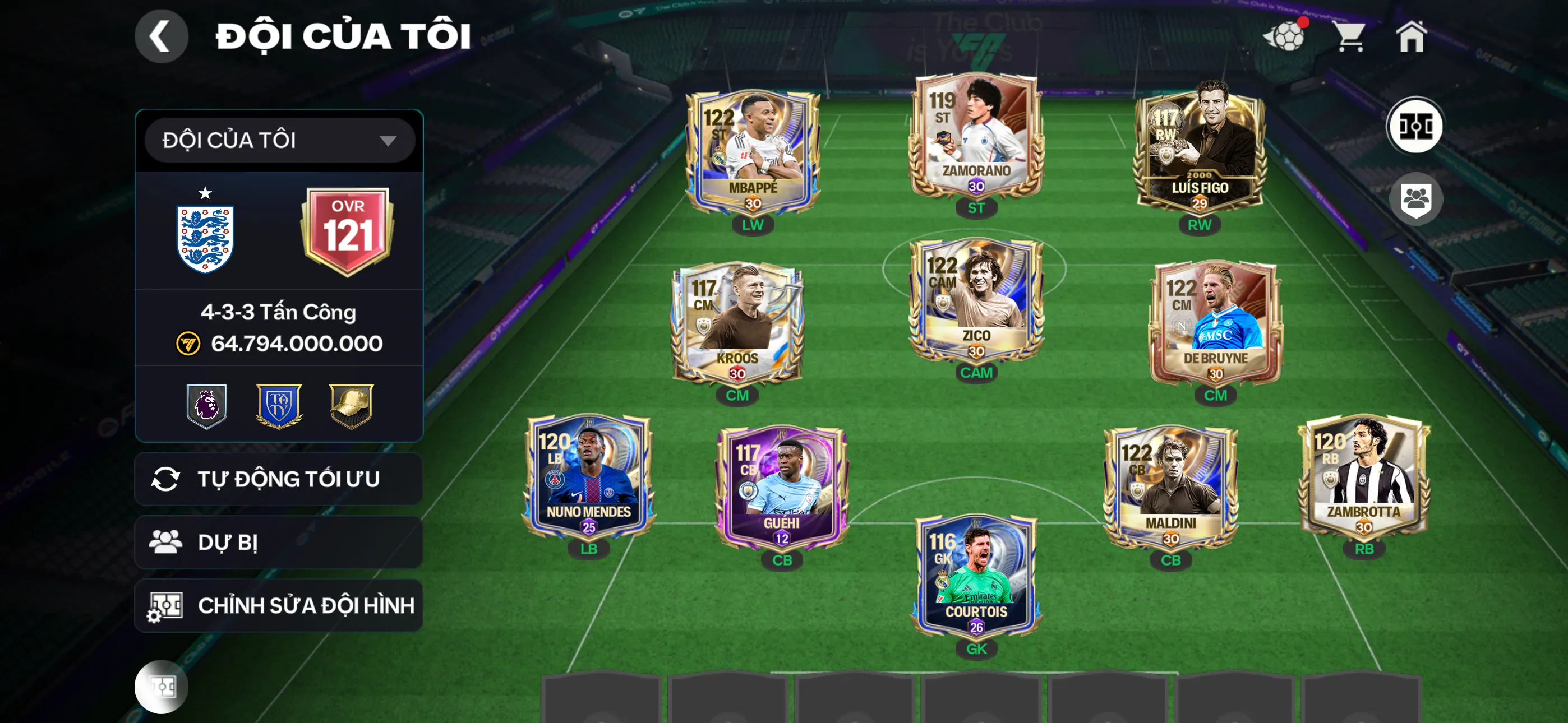Open the soccer ball notification icon
The image size is (1568, 723).
(1284, 36)
